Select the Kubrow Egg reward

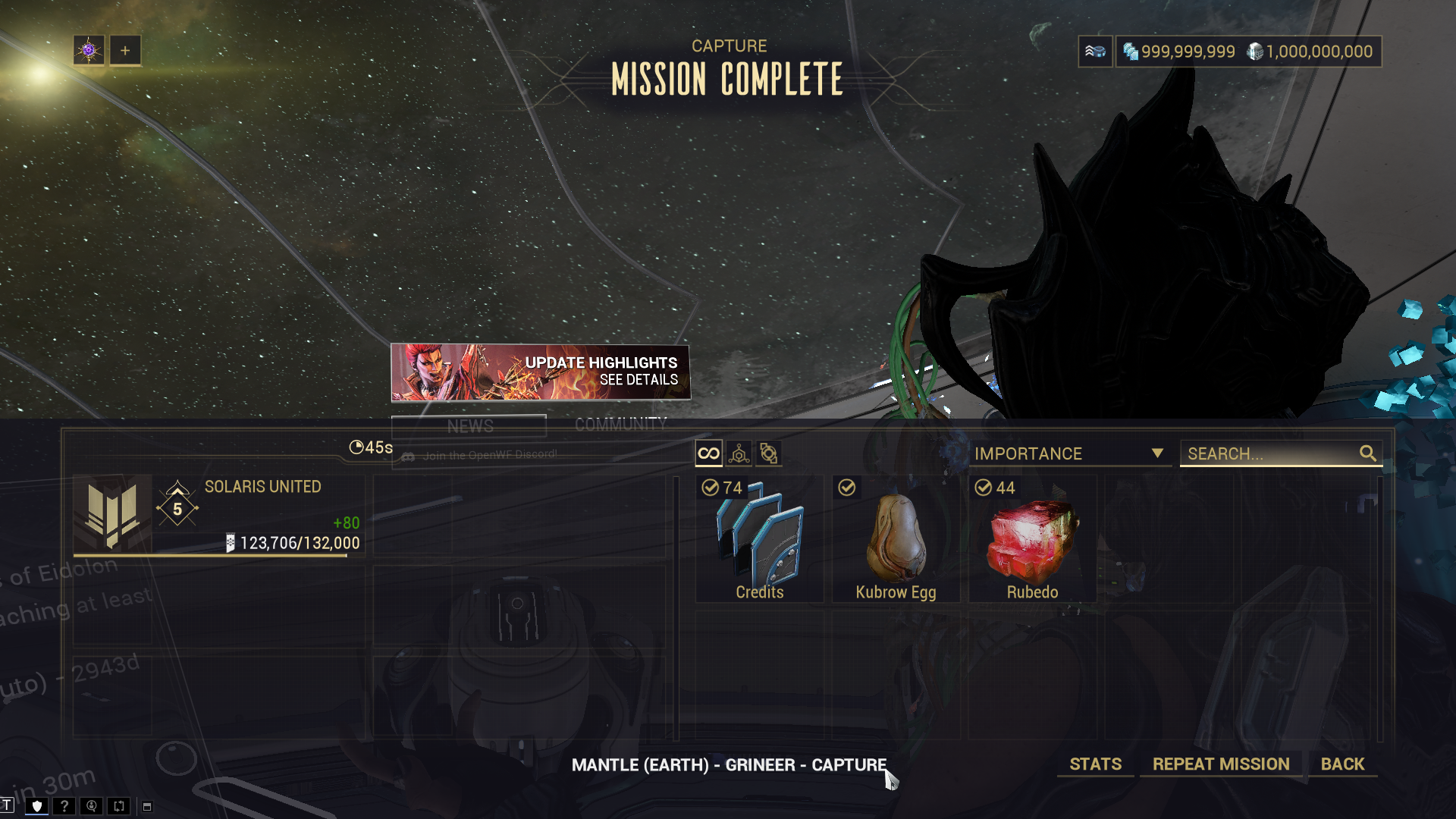tap(896, 539)
